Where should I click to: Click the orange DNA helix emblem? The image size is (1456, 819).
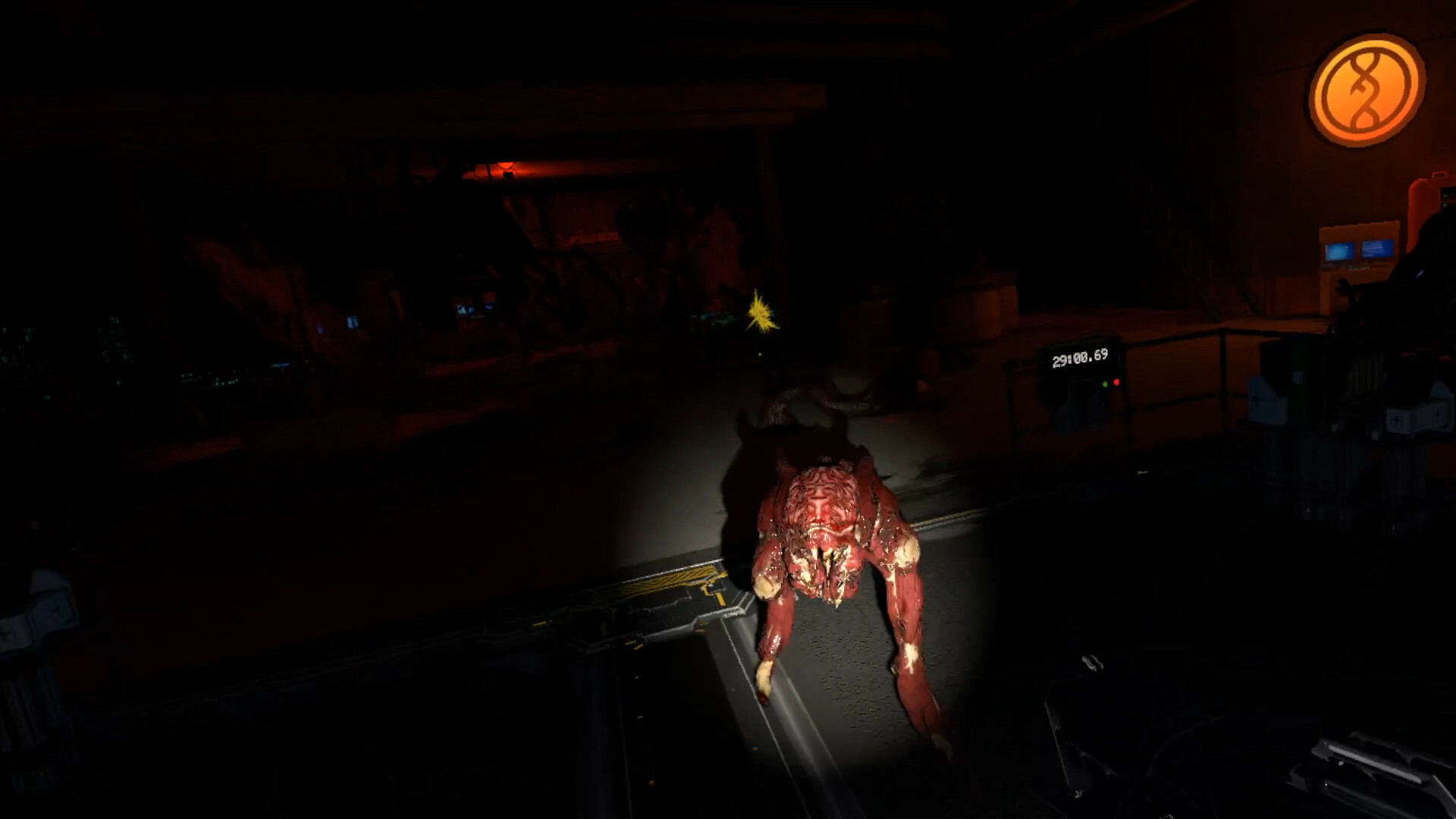(1367, 89)
